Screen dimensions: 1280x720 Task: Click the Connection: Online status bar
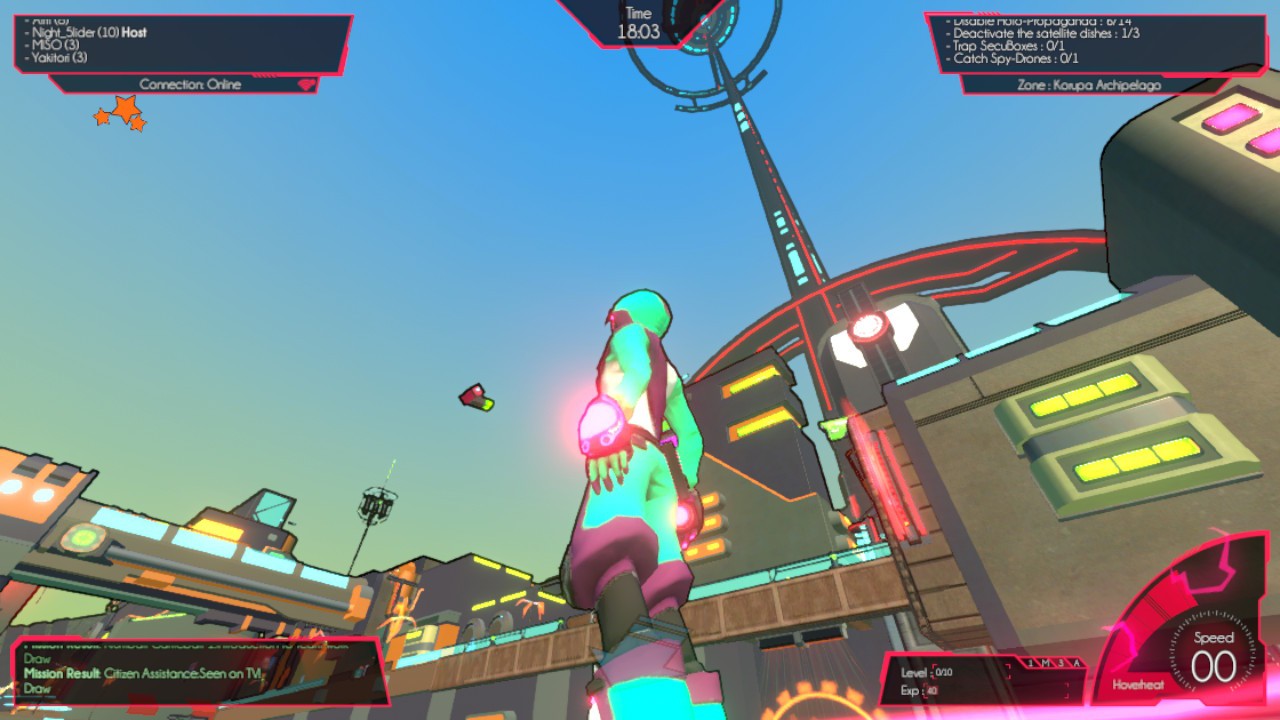[x=190, y=84]
